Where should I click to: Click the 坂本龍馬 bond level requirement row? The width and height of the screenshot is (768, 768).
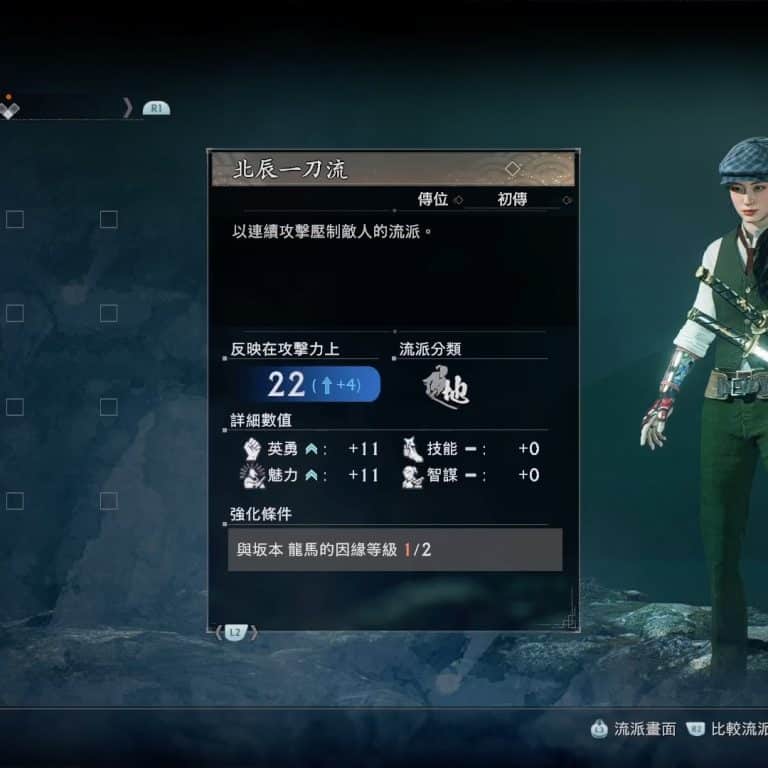tap(394, 550)
